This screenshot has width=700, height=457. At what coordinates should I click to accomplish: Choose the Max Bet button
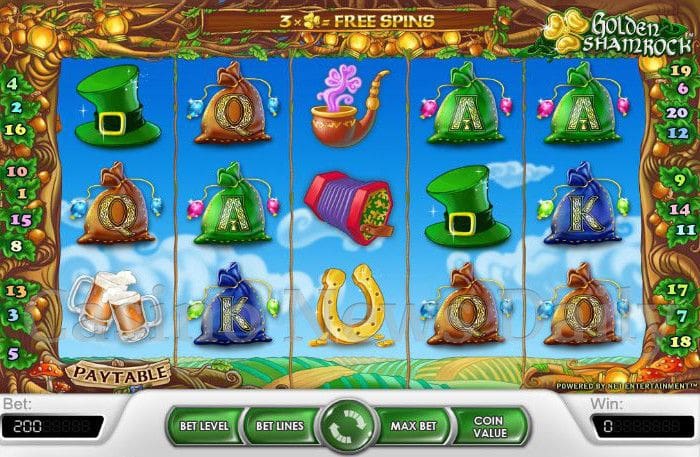click(x=415, y=425)
